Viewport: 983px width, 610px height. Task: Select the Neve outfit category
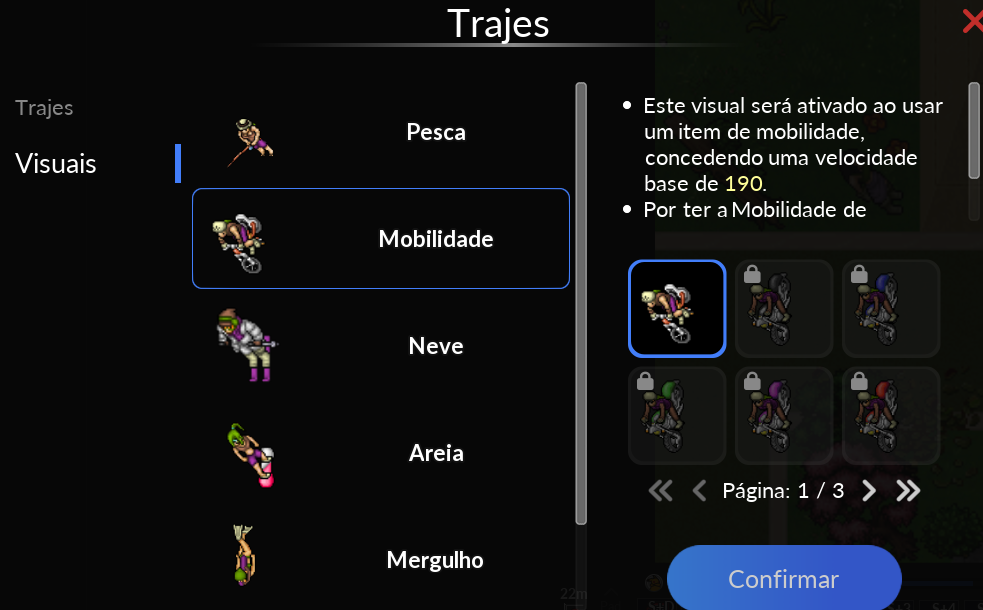380,346
